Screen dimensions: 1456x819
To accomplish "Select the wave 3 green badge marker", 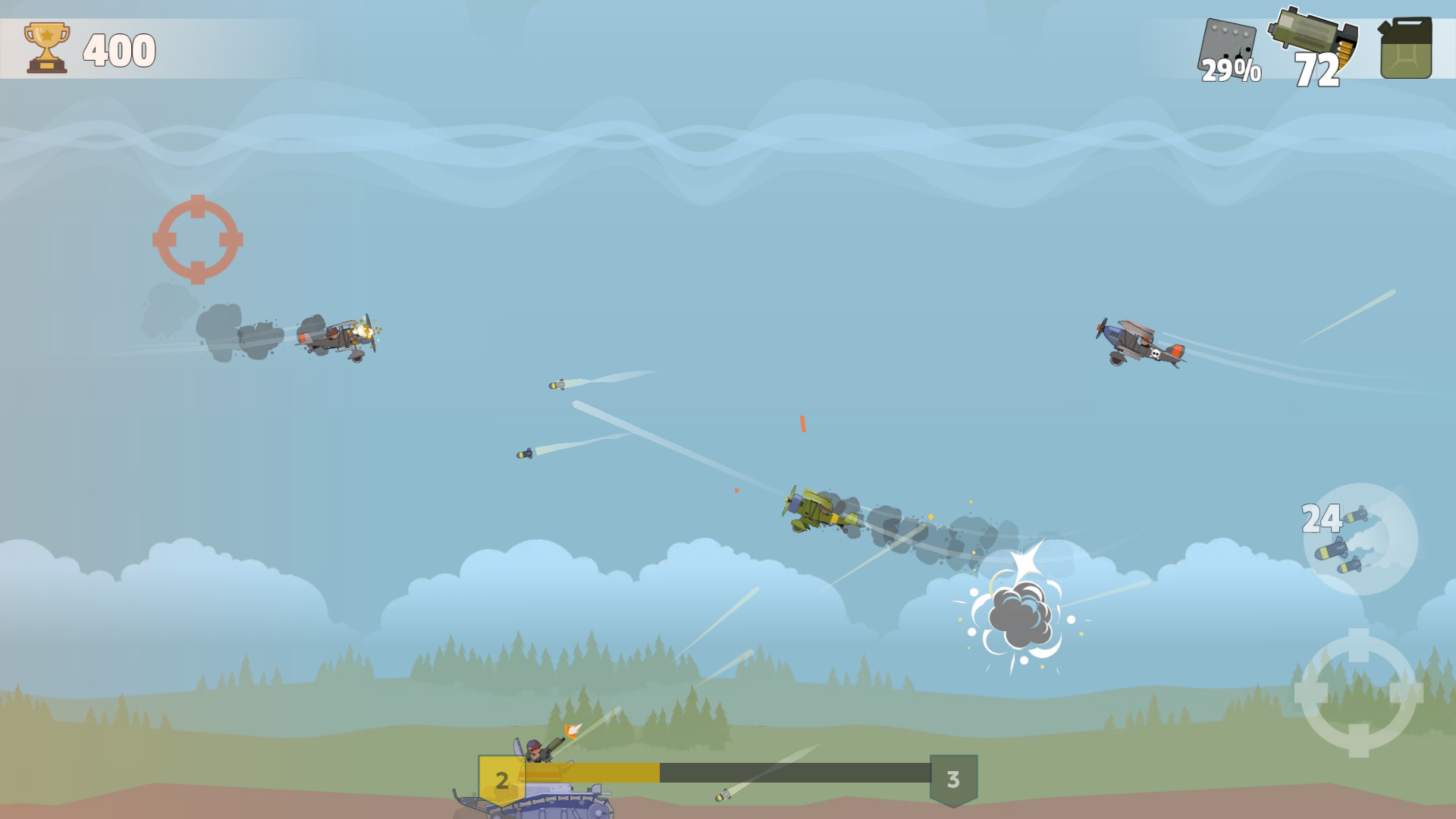I will 954,778.
